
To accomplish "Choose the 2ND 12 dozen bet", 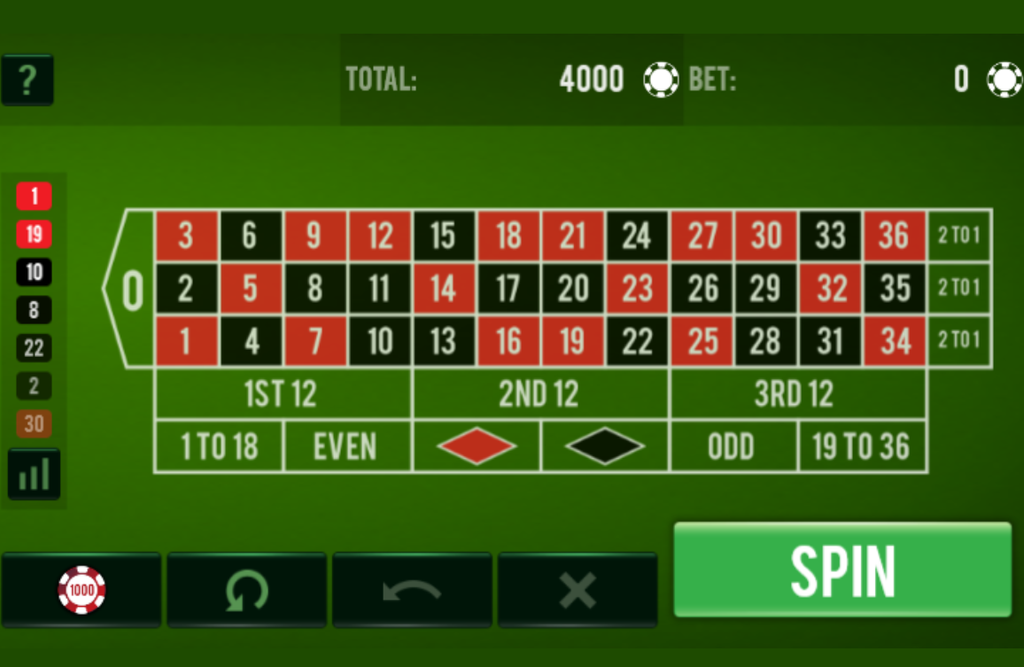I will pos(540,394).
